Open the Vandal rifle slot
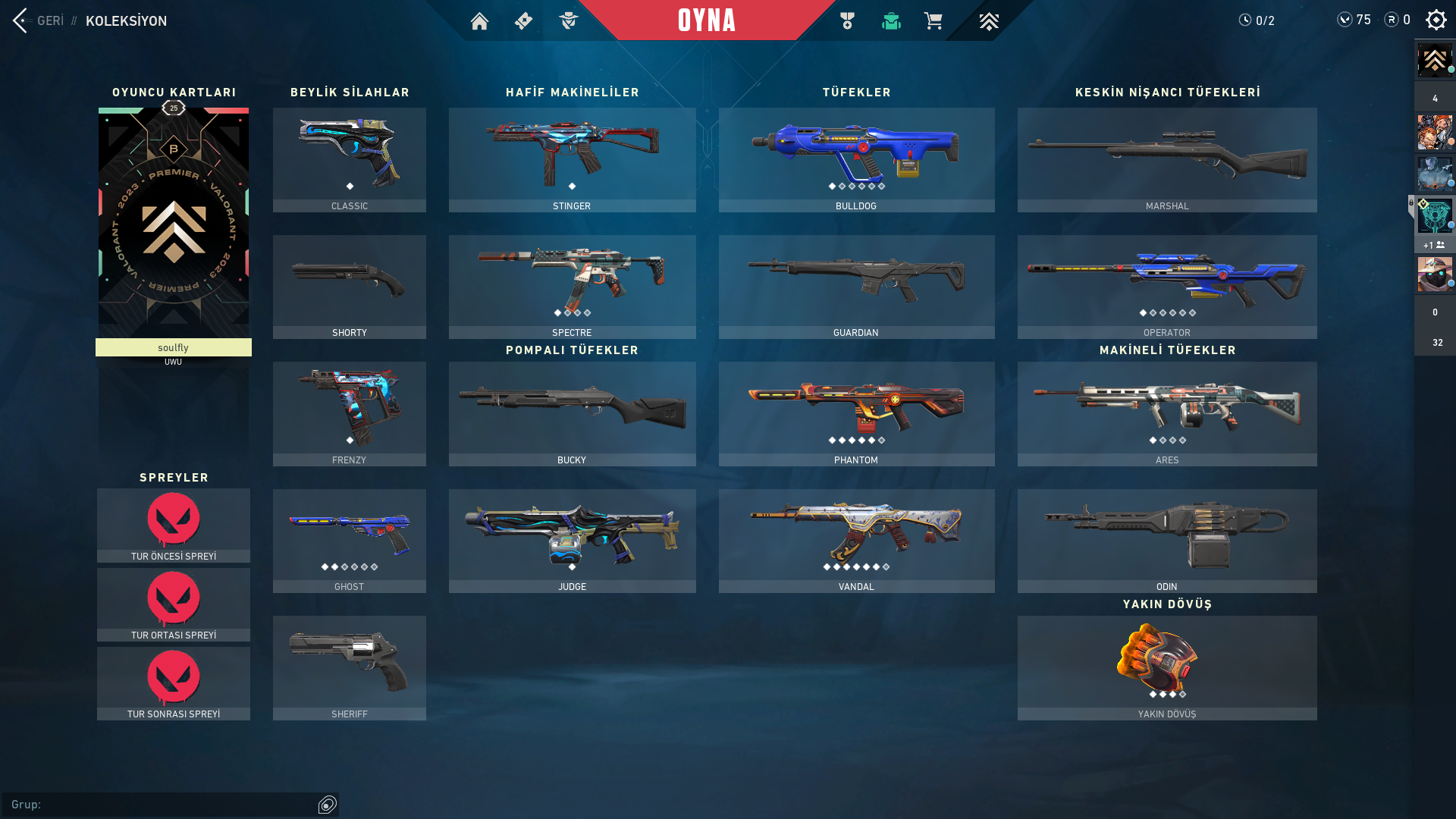Viewport: 1456px width, 819px height. 856,541
